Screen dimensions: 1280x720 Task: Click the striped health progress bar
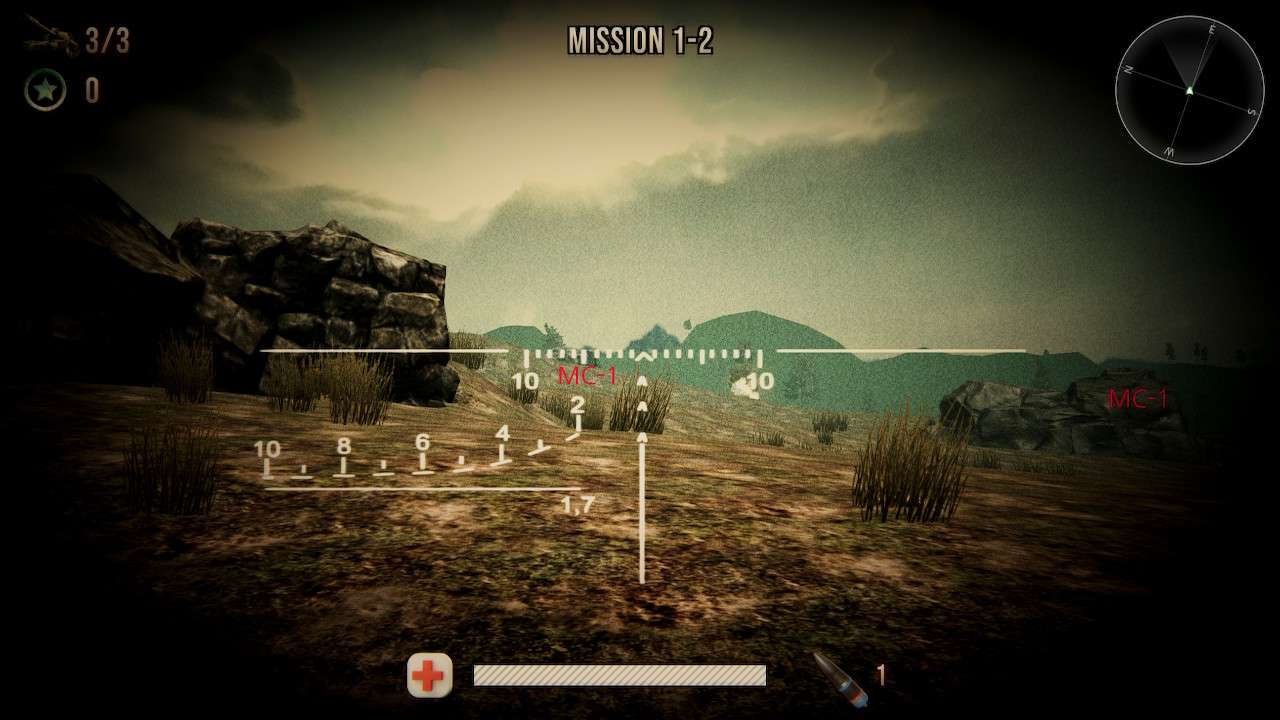point(620,676)
